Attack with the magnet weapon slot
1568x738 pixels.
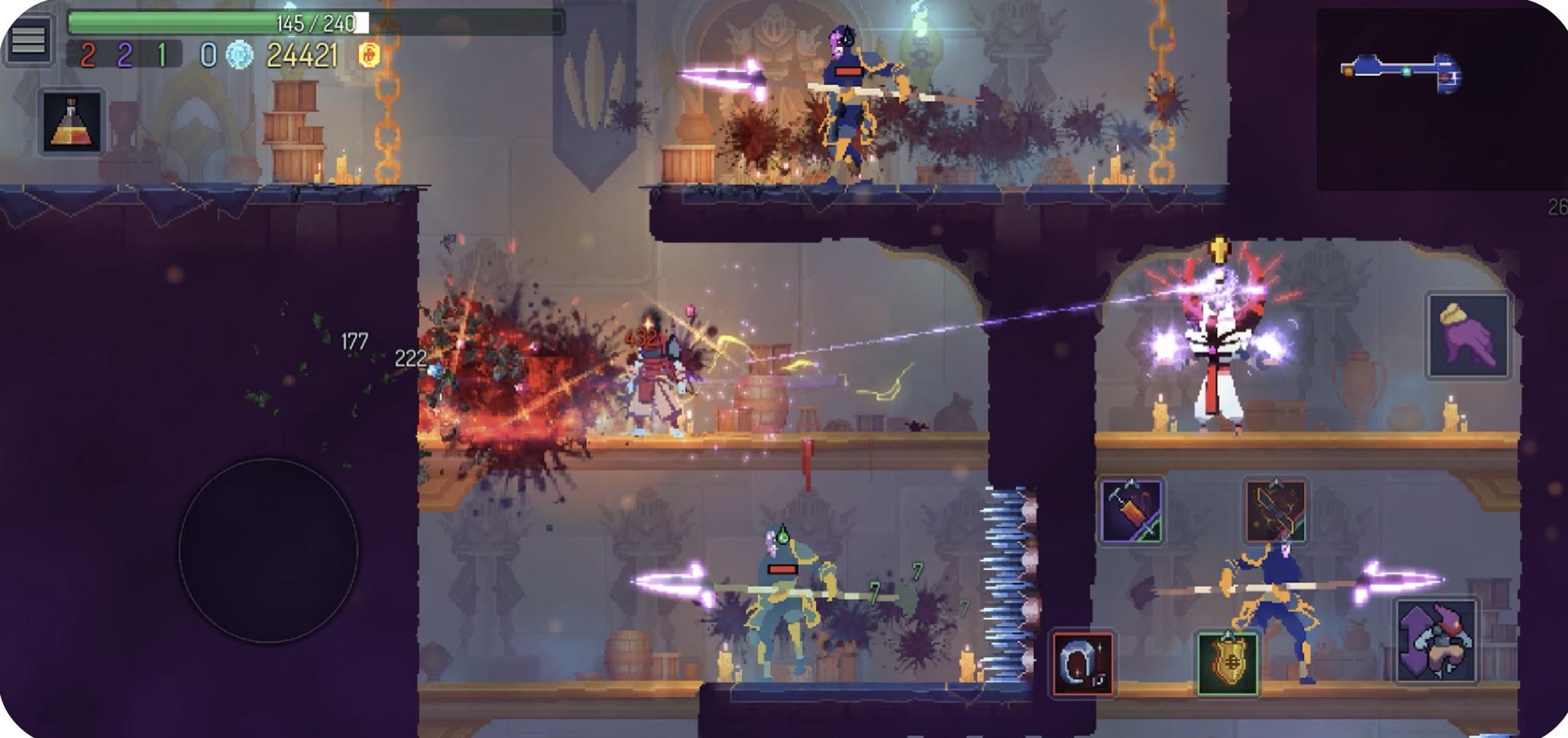tap(1083, 664)
